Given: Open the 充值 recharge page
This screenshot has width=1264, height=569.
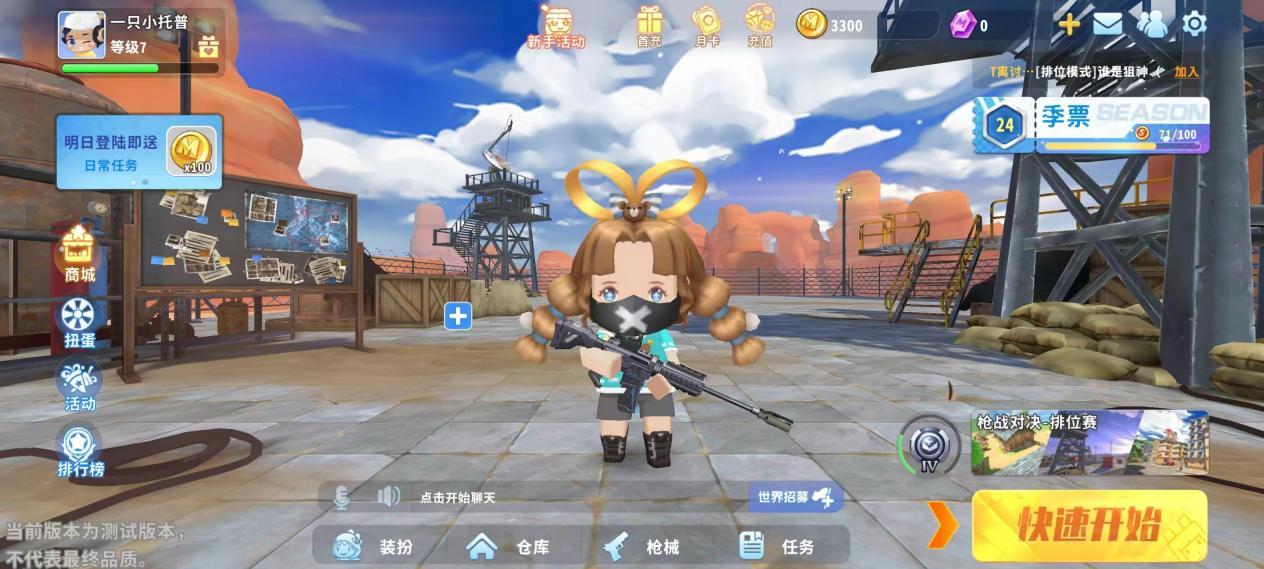Looking at the screenshot, I should tap(760, 26).
